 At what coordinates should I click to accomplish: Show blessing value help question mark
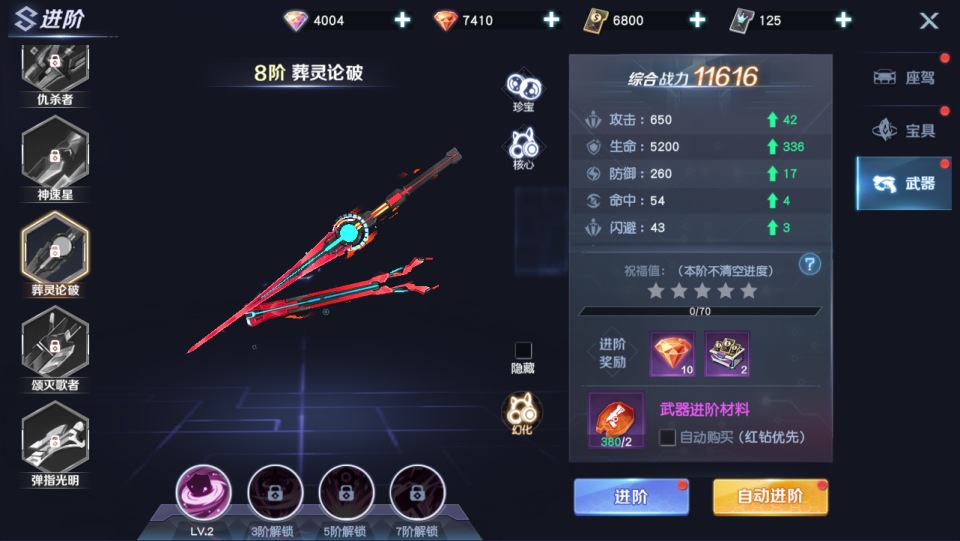pyautogui.click(x=810, y=264)
